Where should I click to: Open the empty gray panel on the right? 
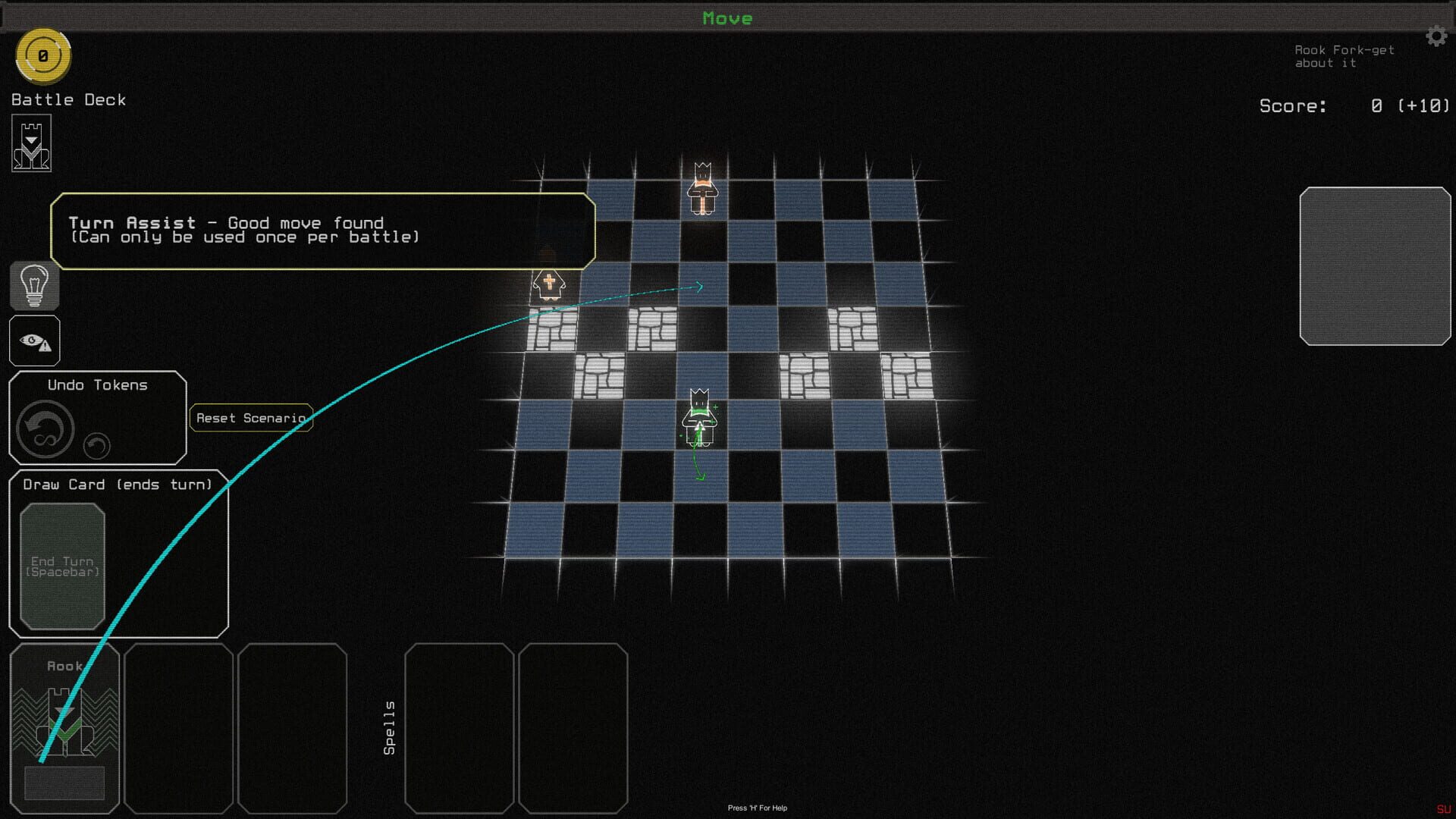1376,267
